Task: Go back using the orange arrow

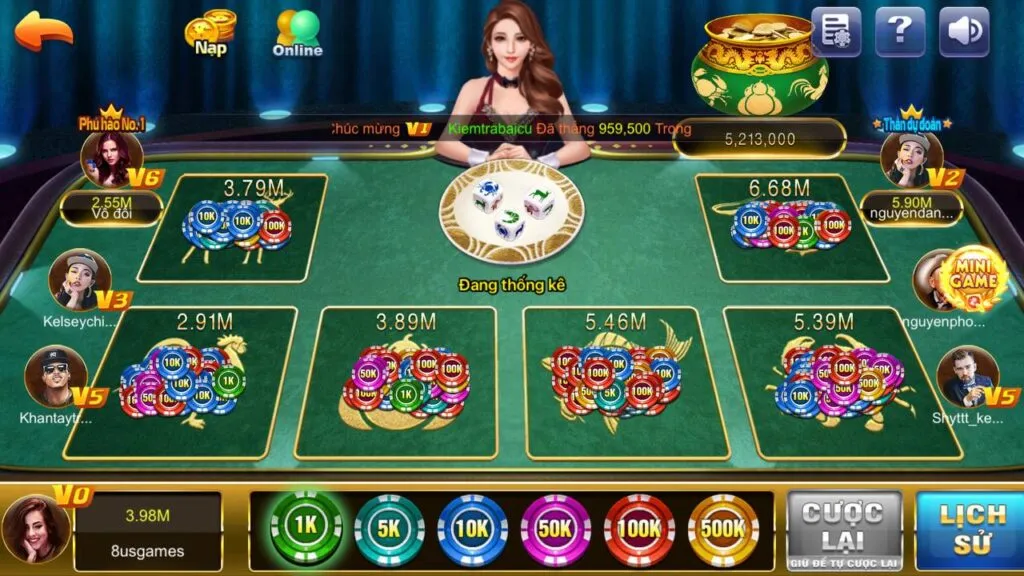Action: click(x=44, y=30)
